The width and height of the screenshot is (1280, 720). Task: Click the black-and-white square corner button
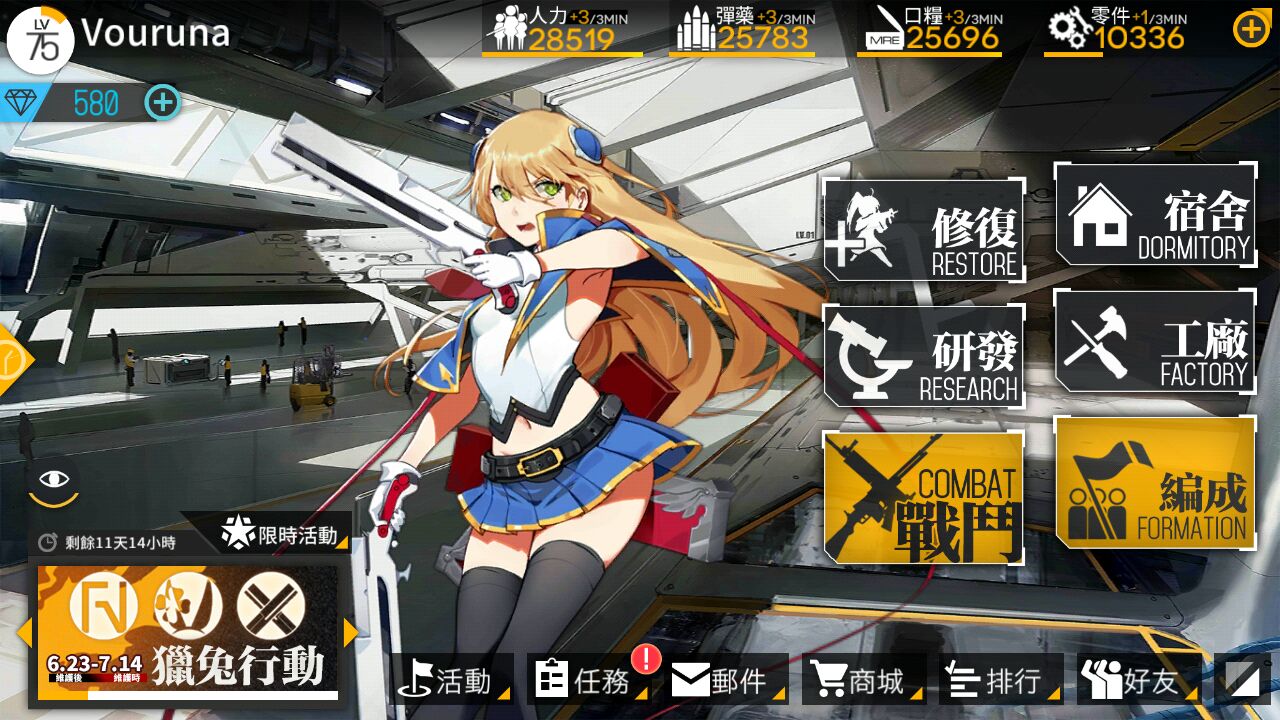click(x=1243, y=680)
